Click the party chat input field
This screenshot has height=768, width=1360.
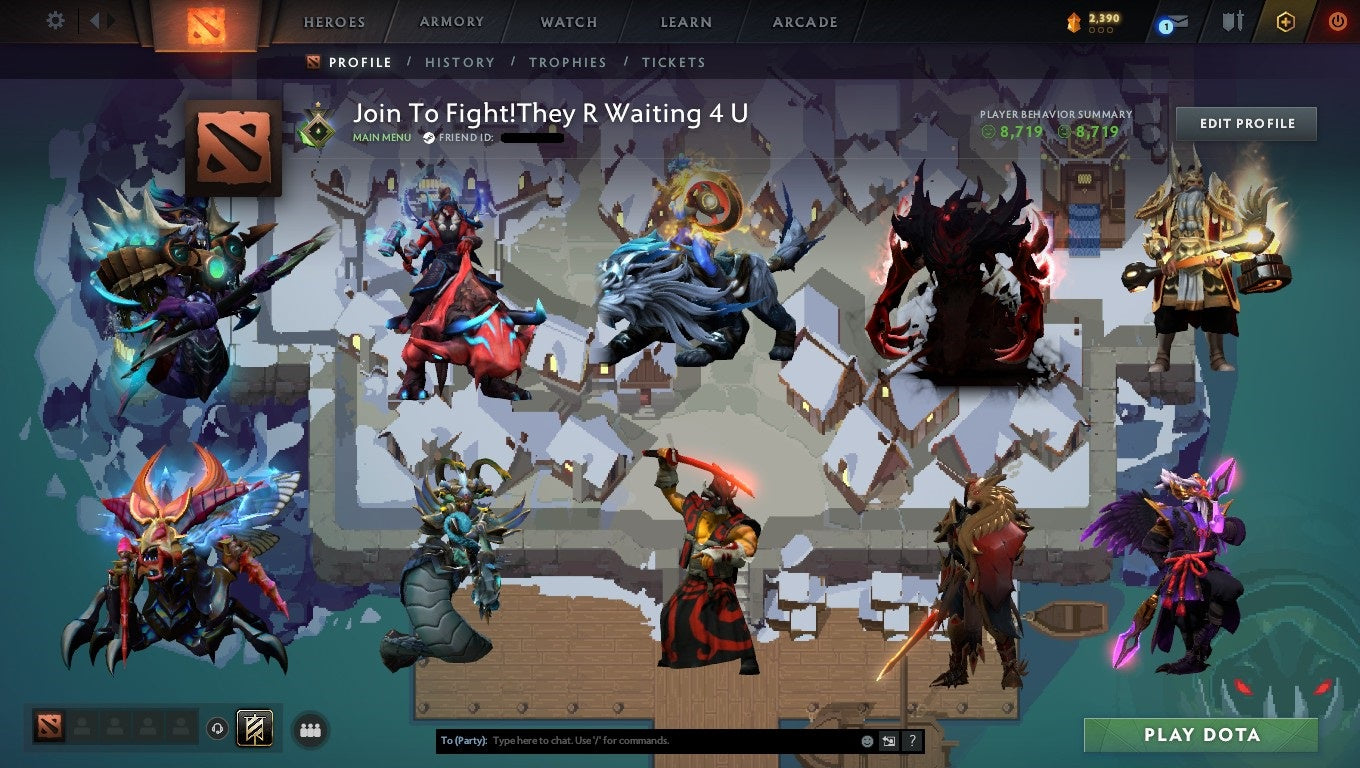[x=650, y=740]
